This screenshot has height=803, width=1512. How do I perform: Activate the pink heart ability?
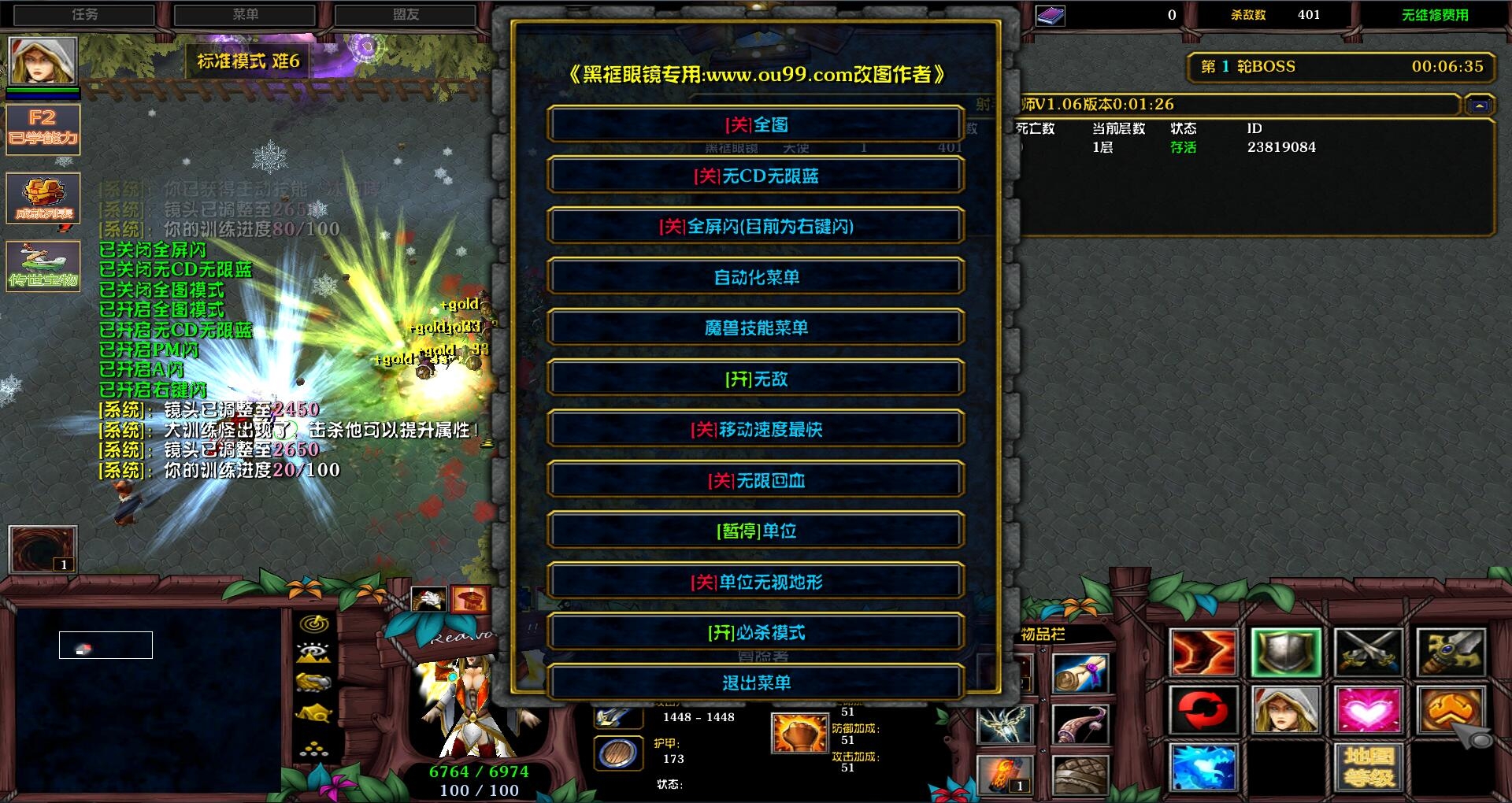tap(1368, 710)
